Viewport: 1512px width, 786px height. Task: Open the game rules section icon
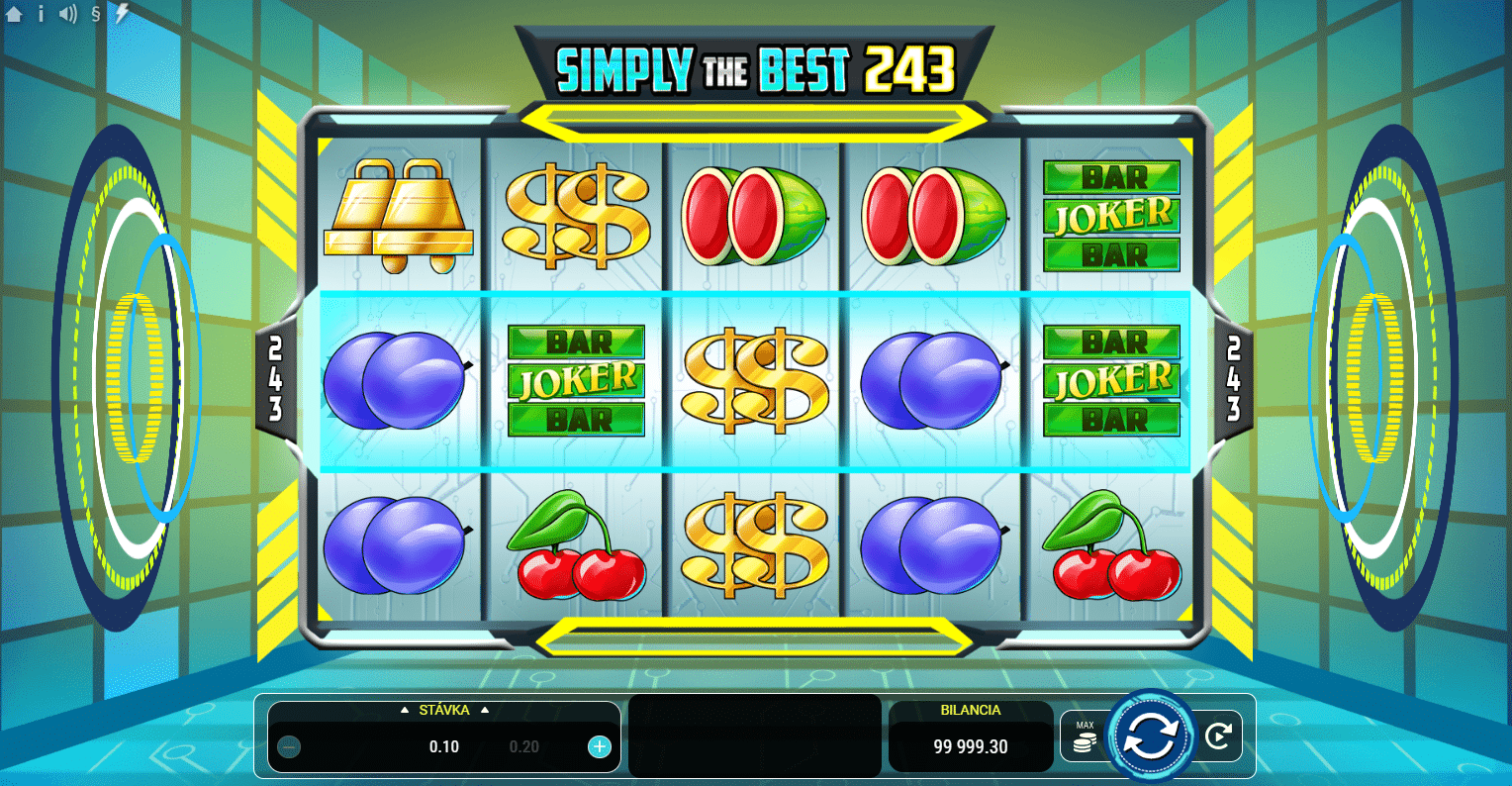coord(94,14)
